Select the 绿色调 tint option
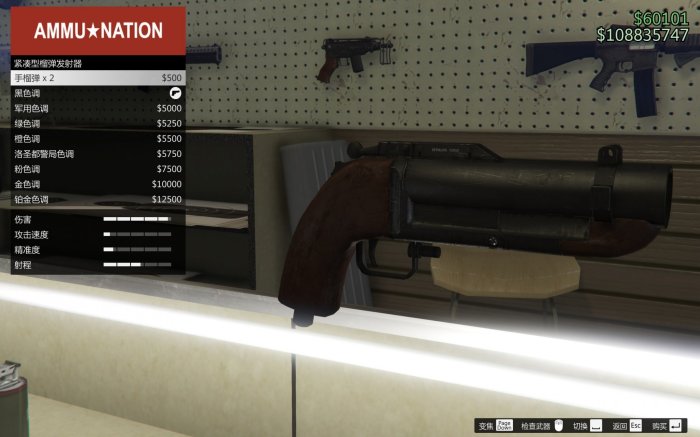This screenshot has height=437, width=700. point(97,123)
